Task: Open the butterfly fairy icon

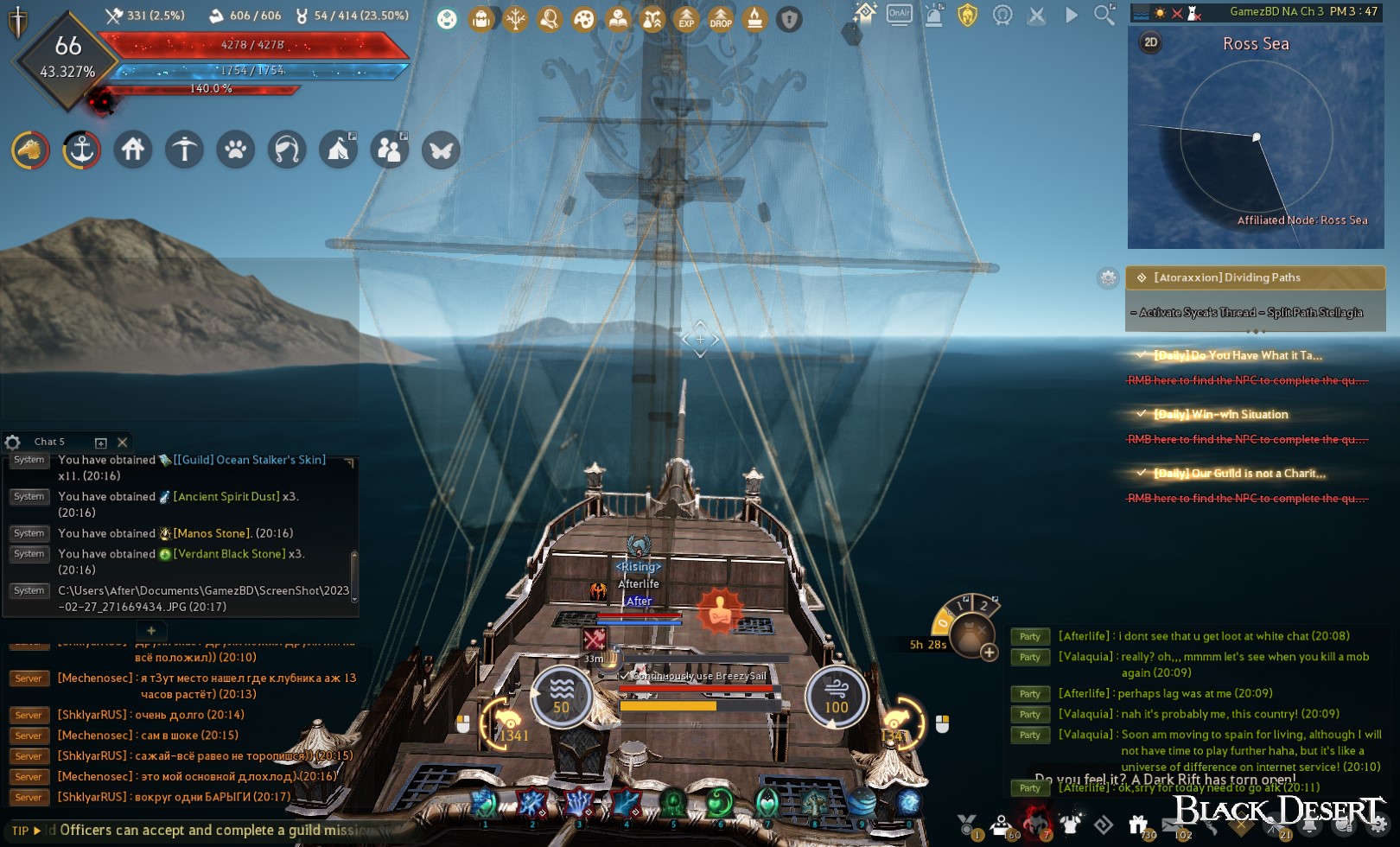Action: (441, 150)
